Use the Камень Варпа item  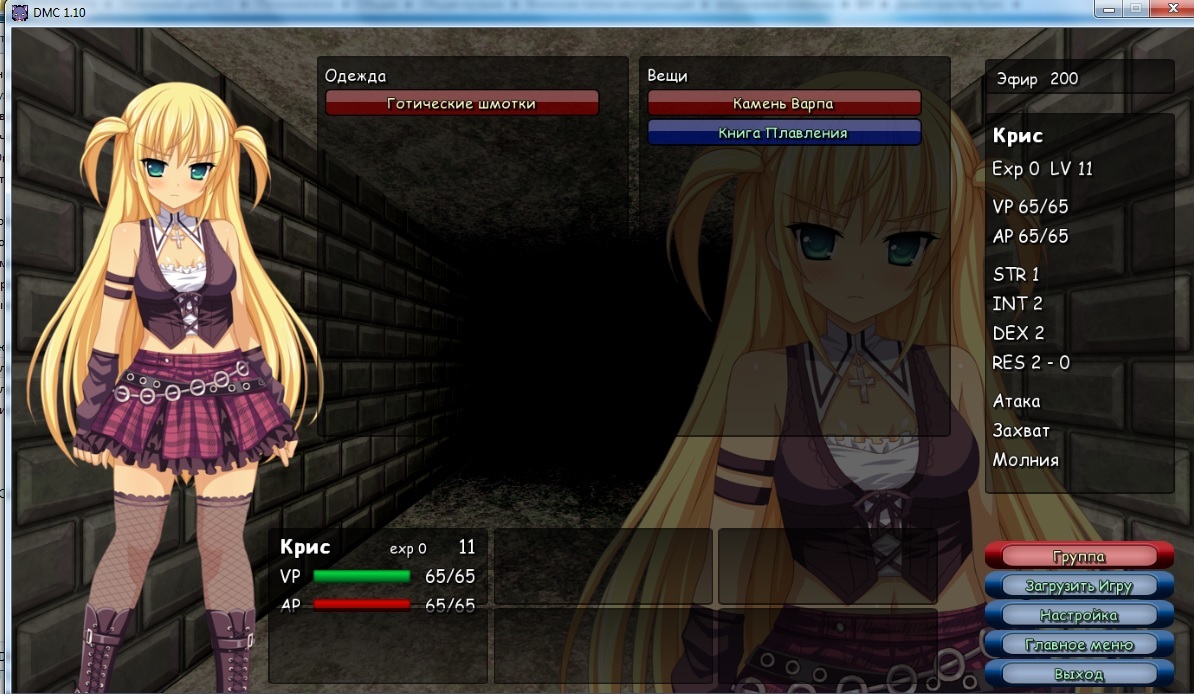tap(783, 103)
